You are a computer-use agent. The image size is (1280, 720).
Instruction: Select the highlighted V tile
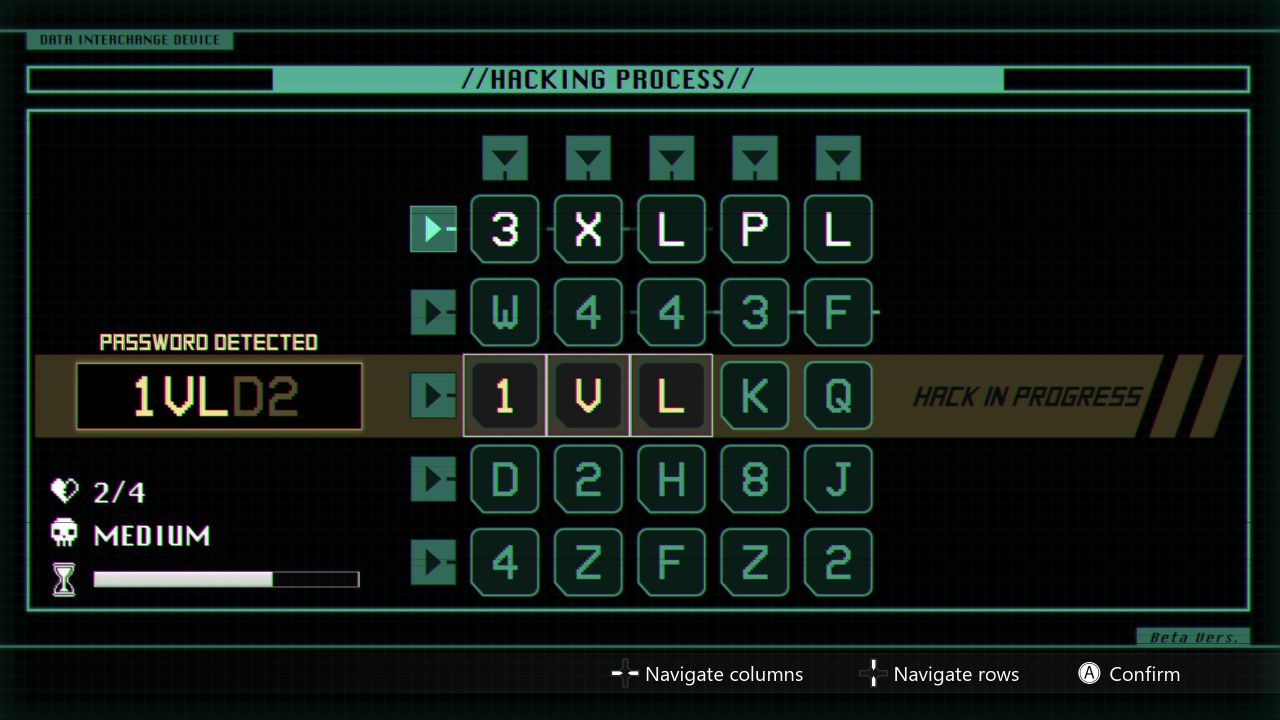tap(588, 396)
